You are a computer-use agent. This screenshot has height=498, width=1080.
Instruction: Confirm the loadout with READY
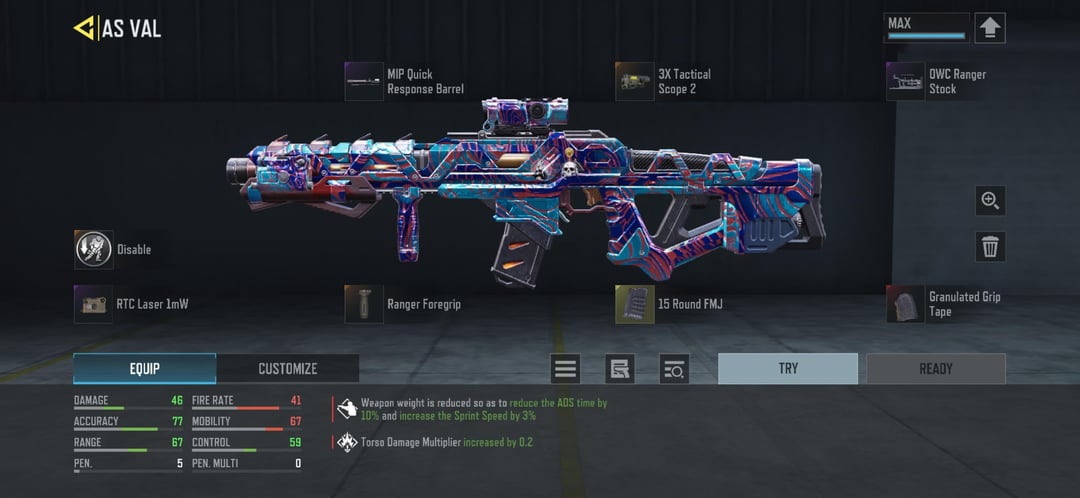point(936,369)
